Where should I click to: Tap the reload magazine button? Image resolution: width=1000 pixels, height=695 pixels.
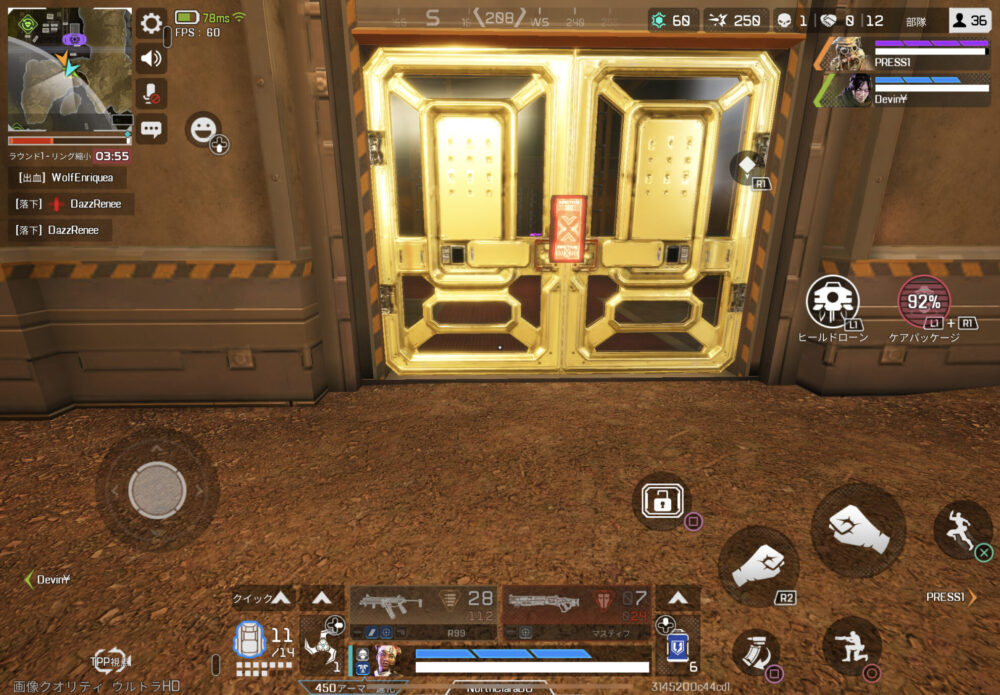[757, 652]
